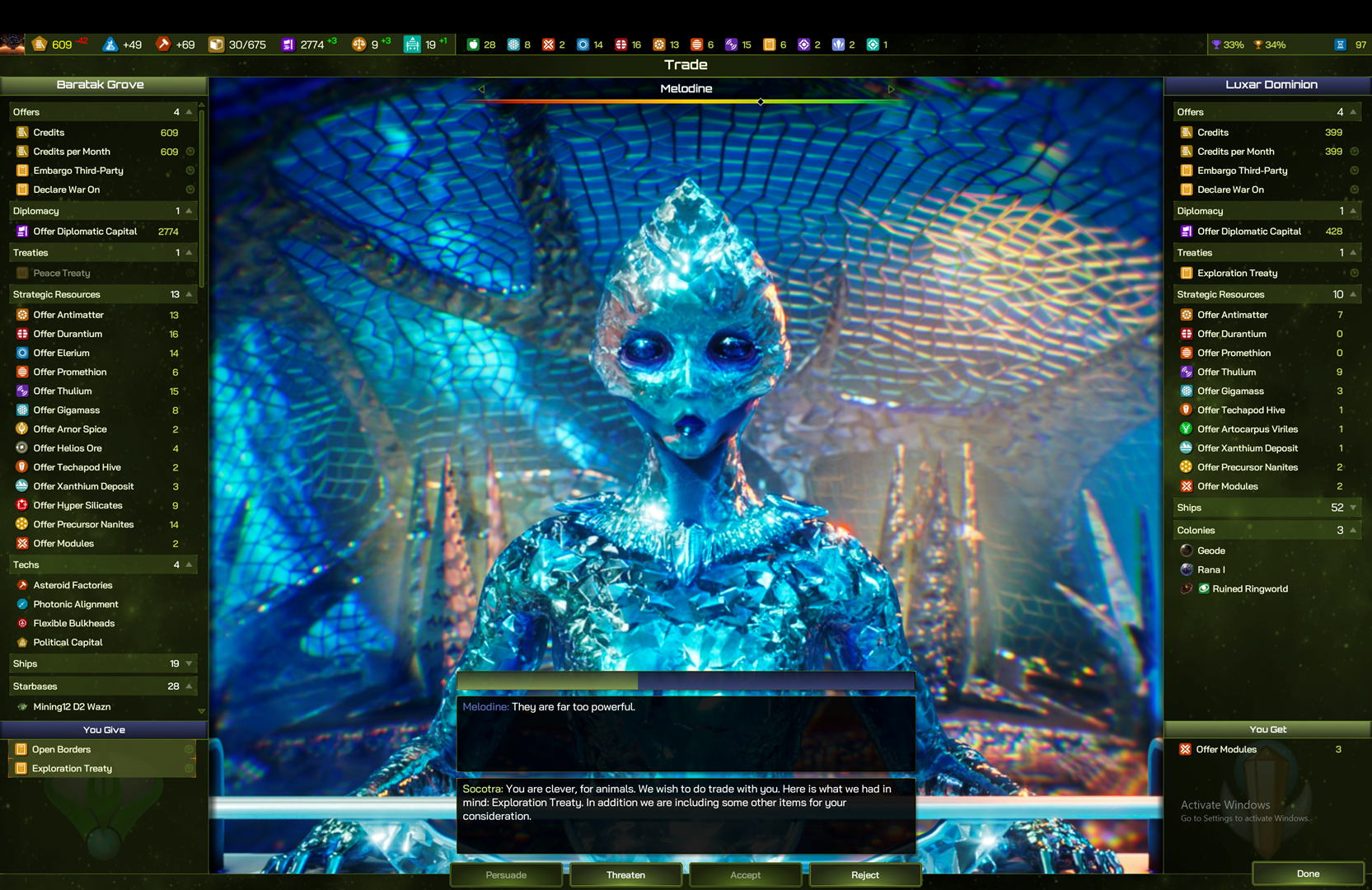
Task: Select the Asteroid Factories tech
Action: click(x=73, y=585)
